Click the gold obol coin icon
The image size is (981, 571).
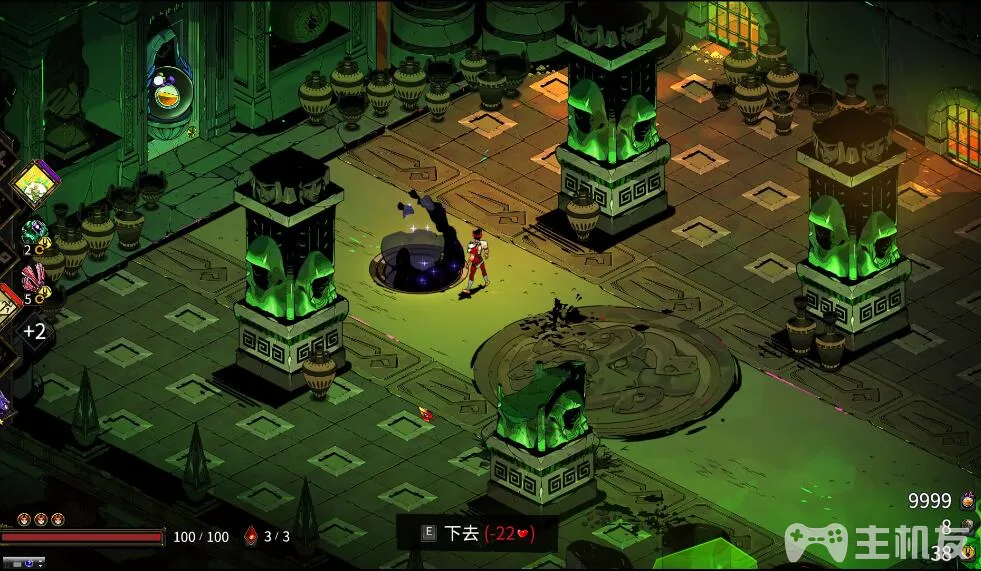(x=966, y=551)
